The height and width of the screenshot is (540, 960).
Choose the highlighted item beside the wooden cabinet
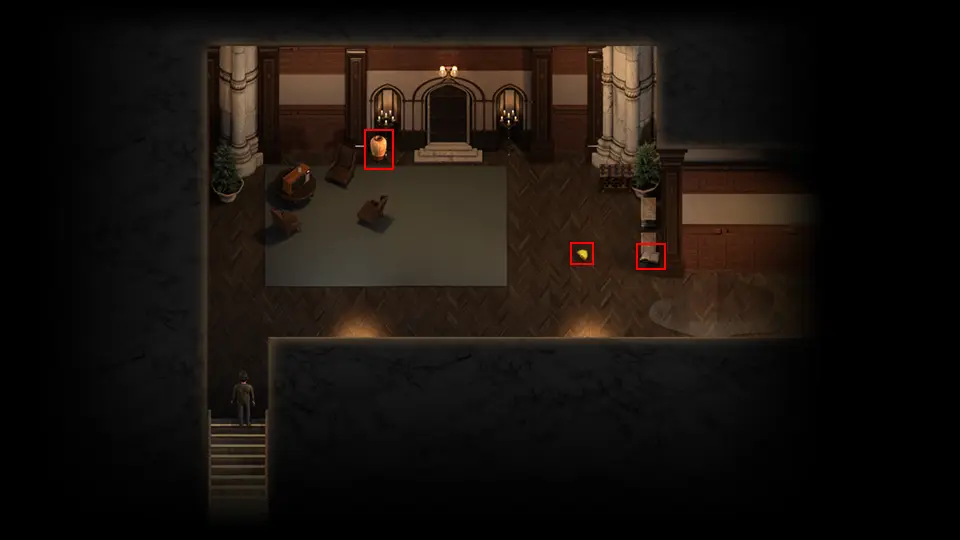click(x=650, y=257)
